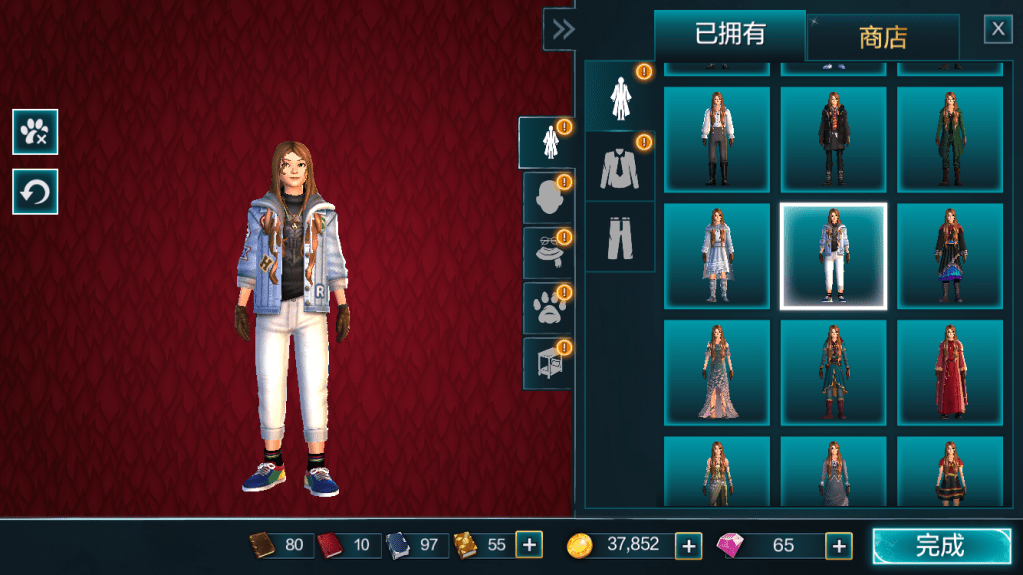This screenshot has height=575, width=1023.
Task: Select the shirt and tie tops subcategory
Action: (619, 166)
